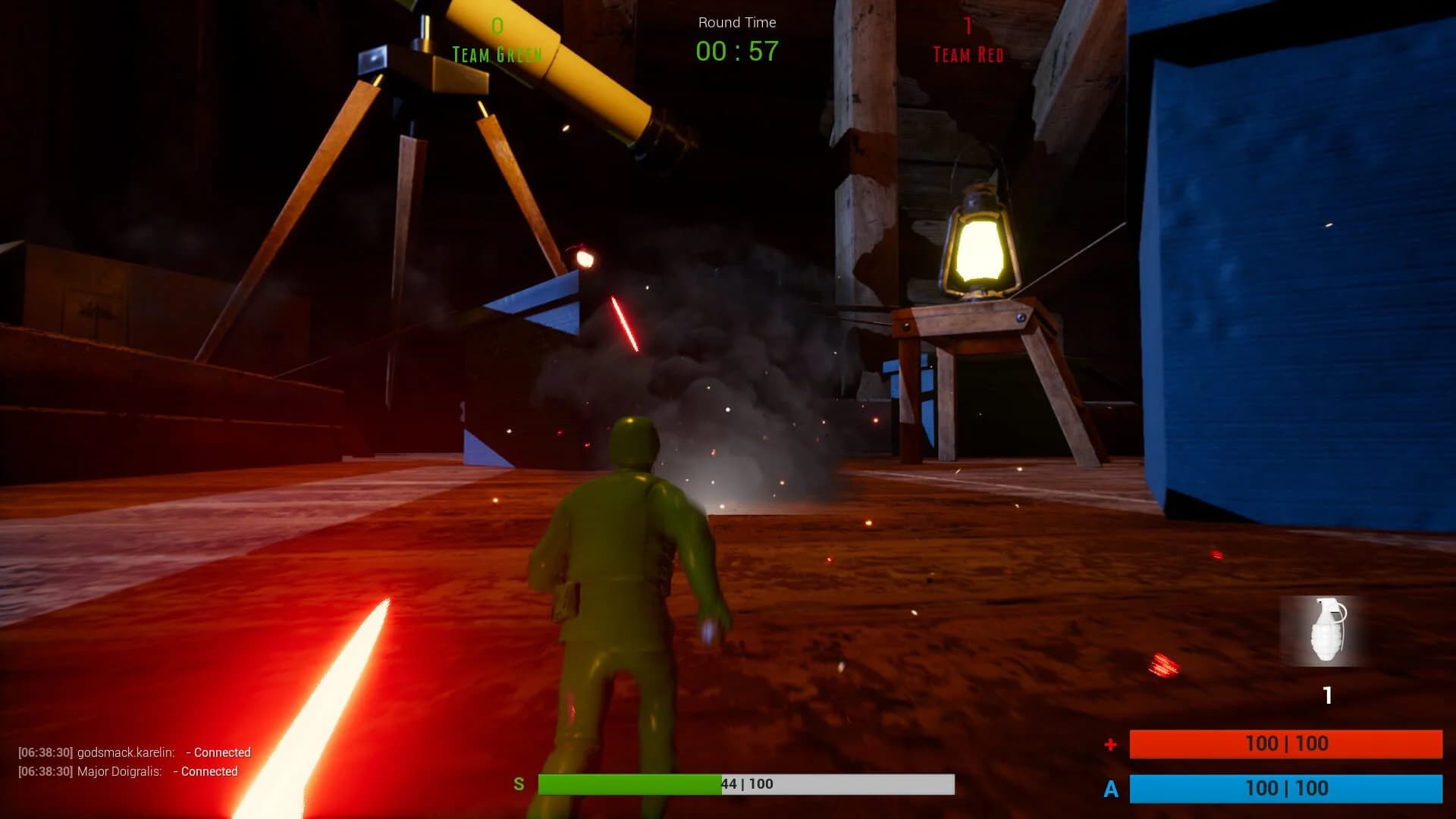Click the blue armor bar reading 100|100

click(1289, 789)
